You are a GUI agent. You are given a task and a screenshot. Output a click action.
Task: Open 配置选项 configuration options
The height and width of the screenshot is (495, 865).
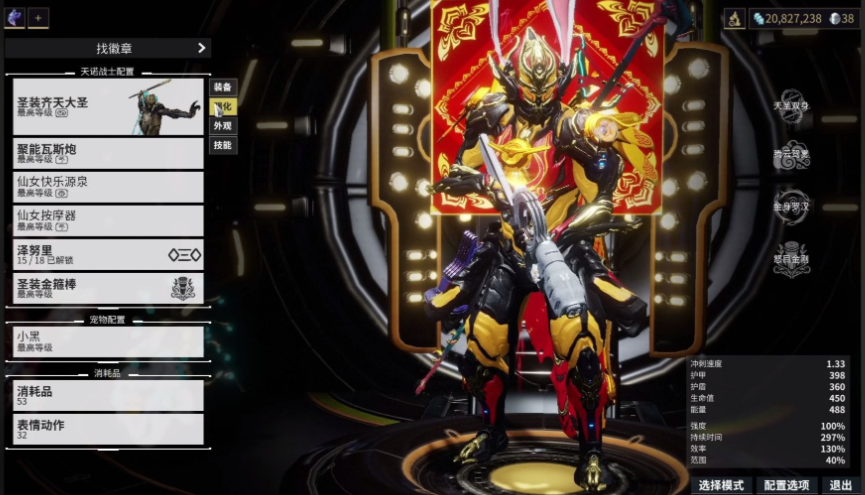(786, 485)
